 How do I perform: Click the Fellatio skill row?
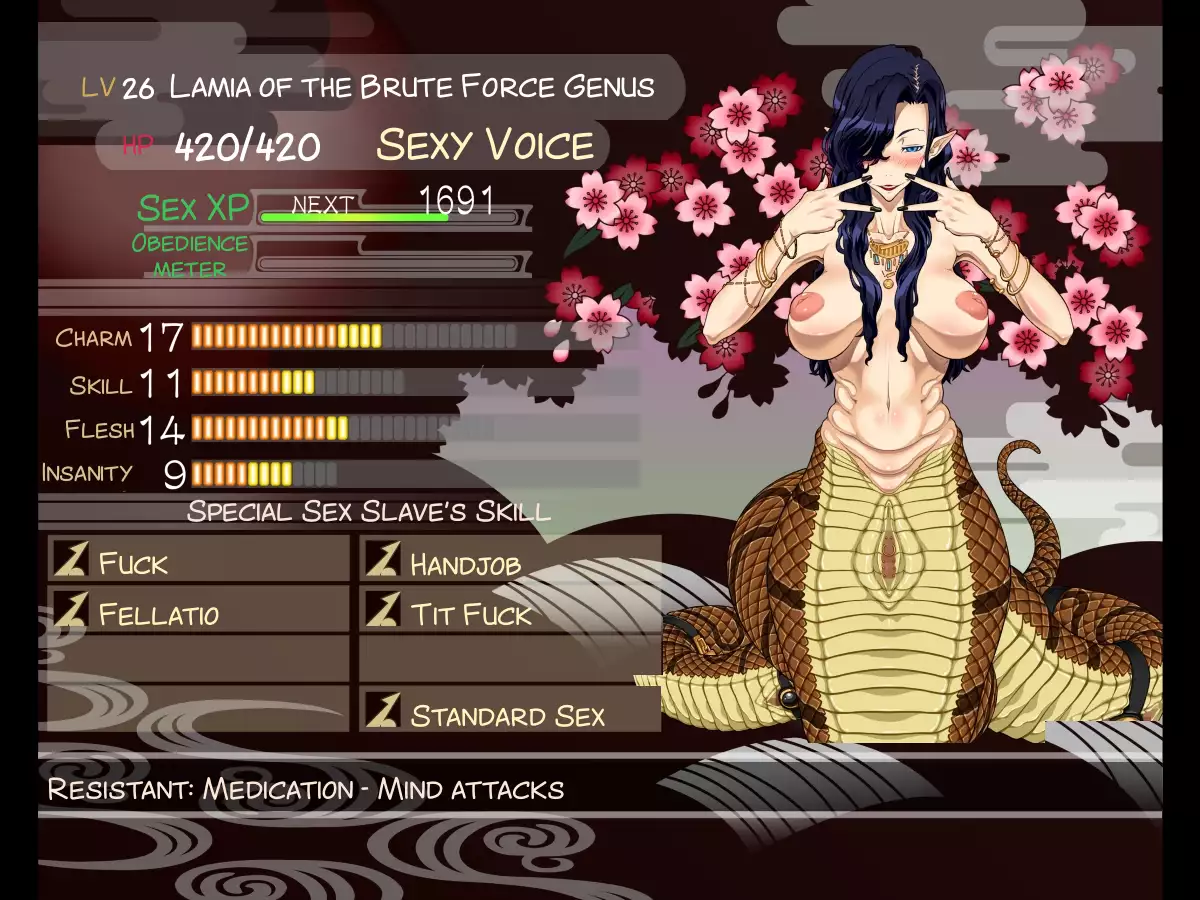(x=198, y=612)
